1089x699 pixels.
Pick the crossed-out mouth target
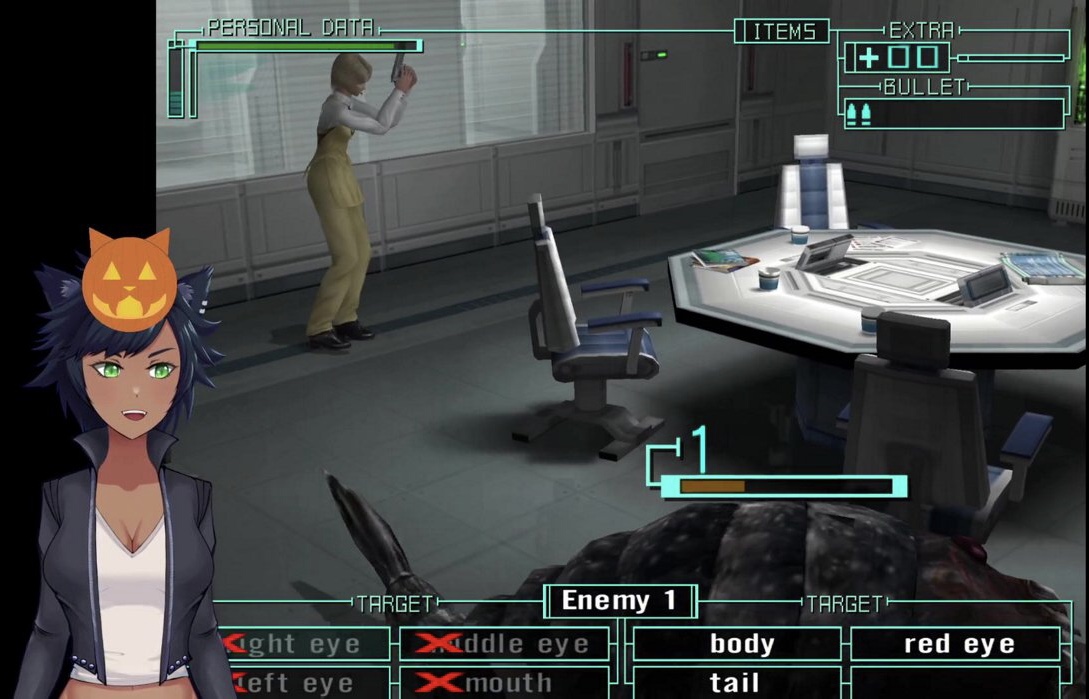tap(504, 683)
